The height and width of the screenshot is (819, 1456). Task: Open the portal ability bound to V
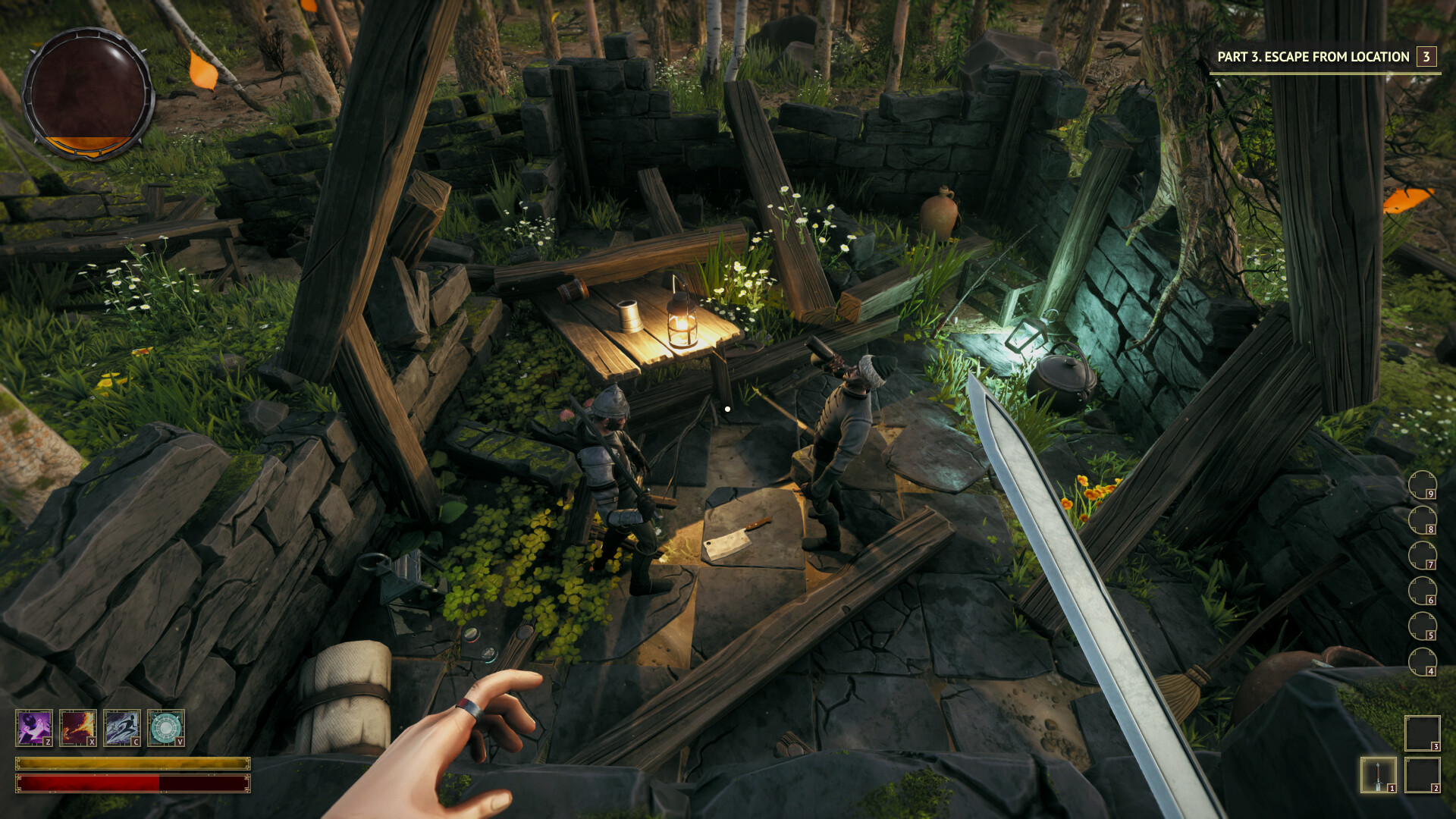click(x=166, y=727)
